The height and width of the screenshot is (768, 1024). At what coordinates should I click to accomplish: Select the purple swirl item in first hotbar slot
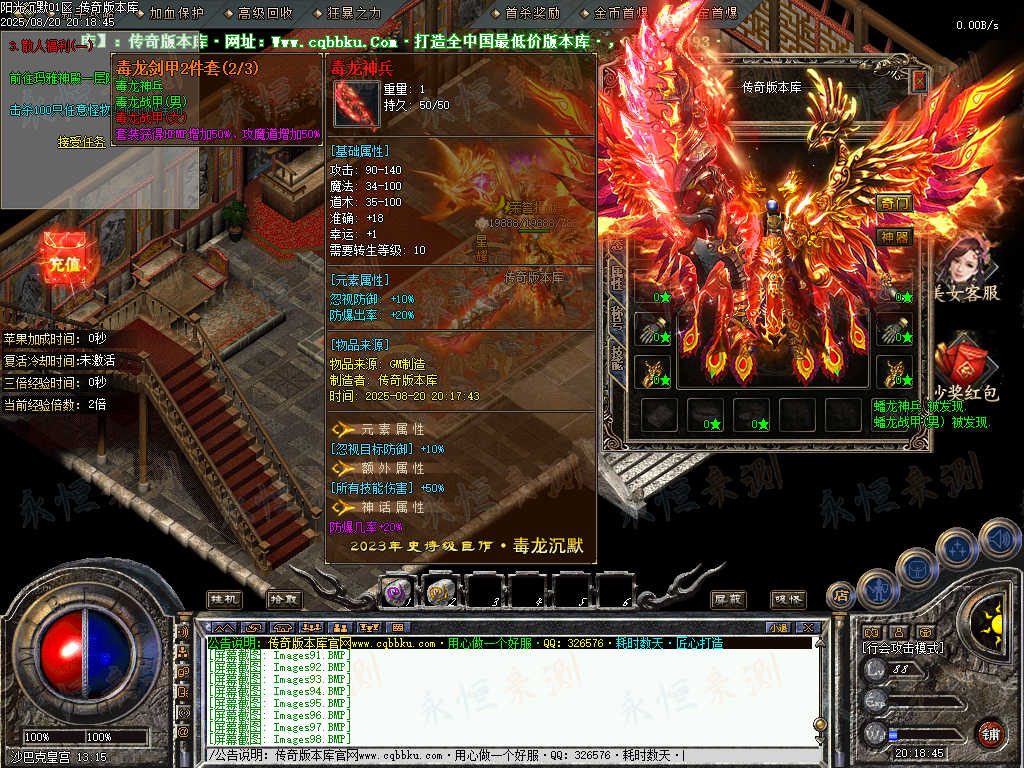pyautogui.click(x=398, y=592)
